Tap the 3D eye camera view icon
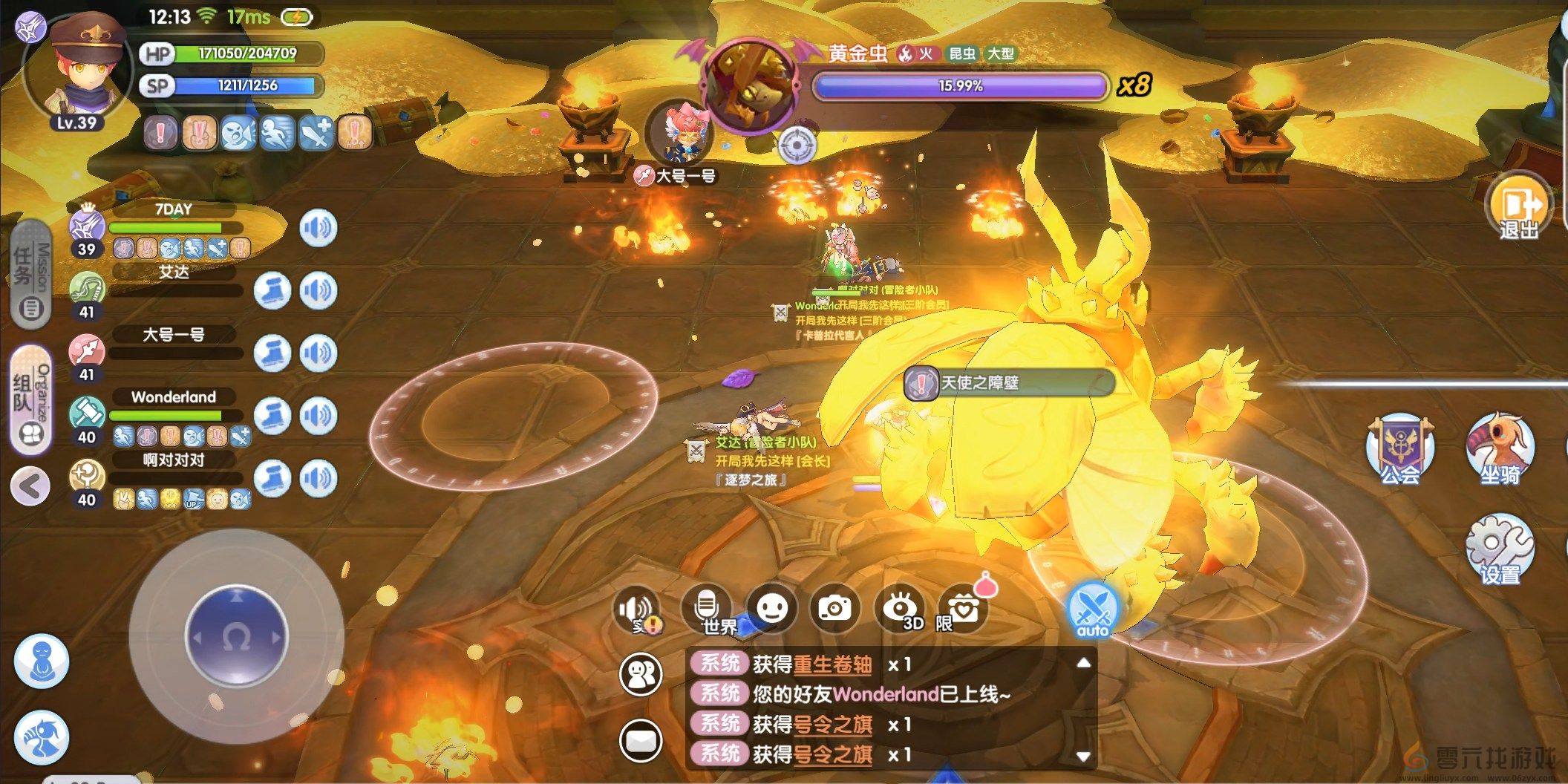The image size is (1568, 784). 900,608
